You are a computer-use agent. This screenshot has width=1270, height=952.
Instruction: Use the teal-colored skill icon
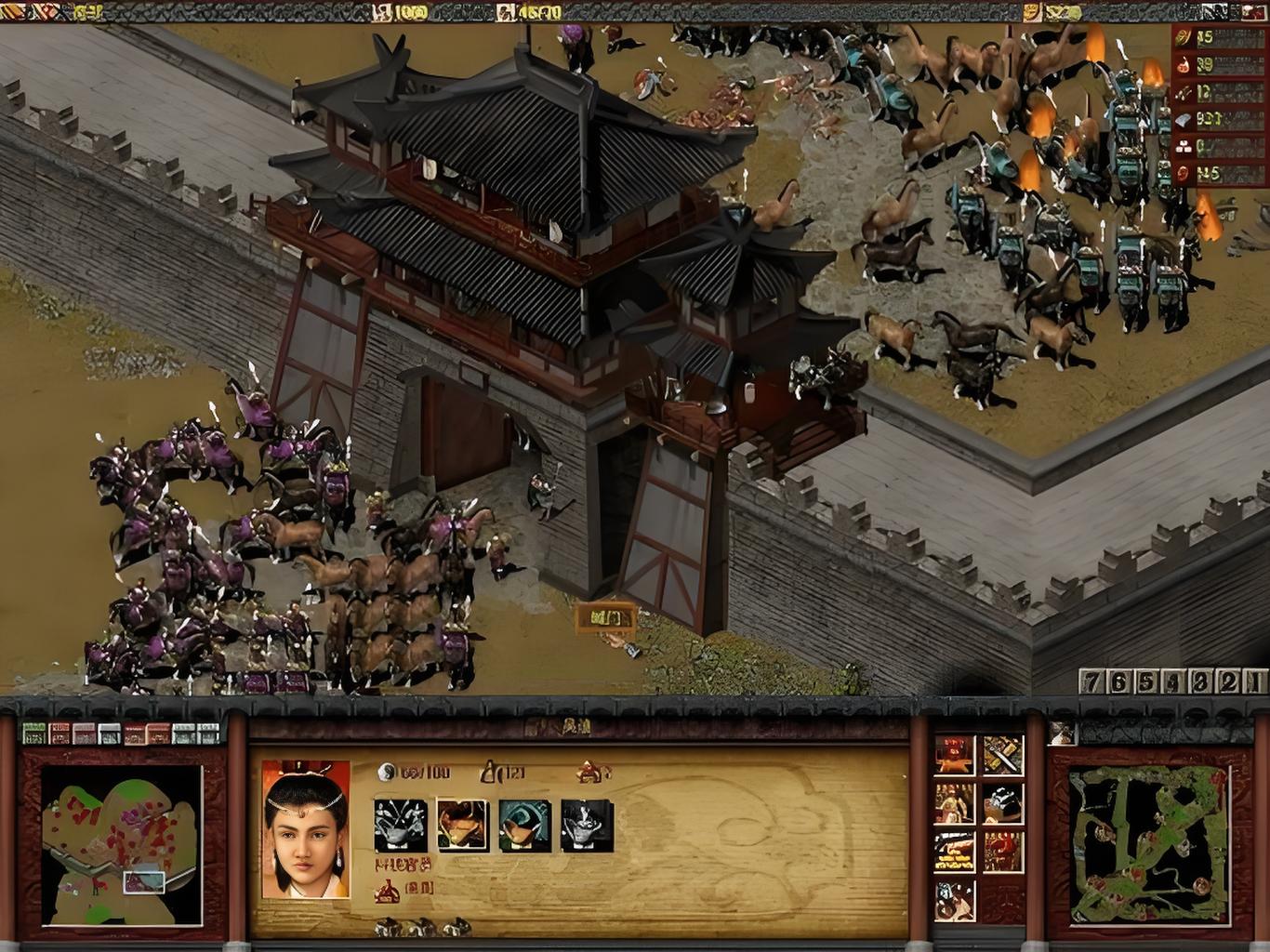tap(524, 826)
